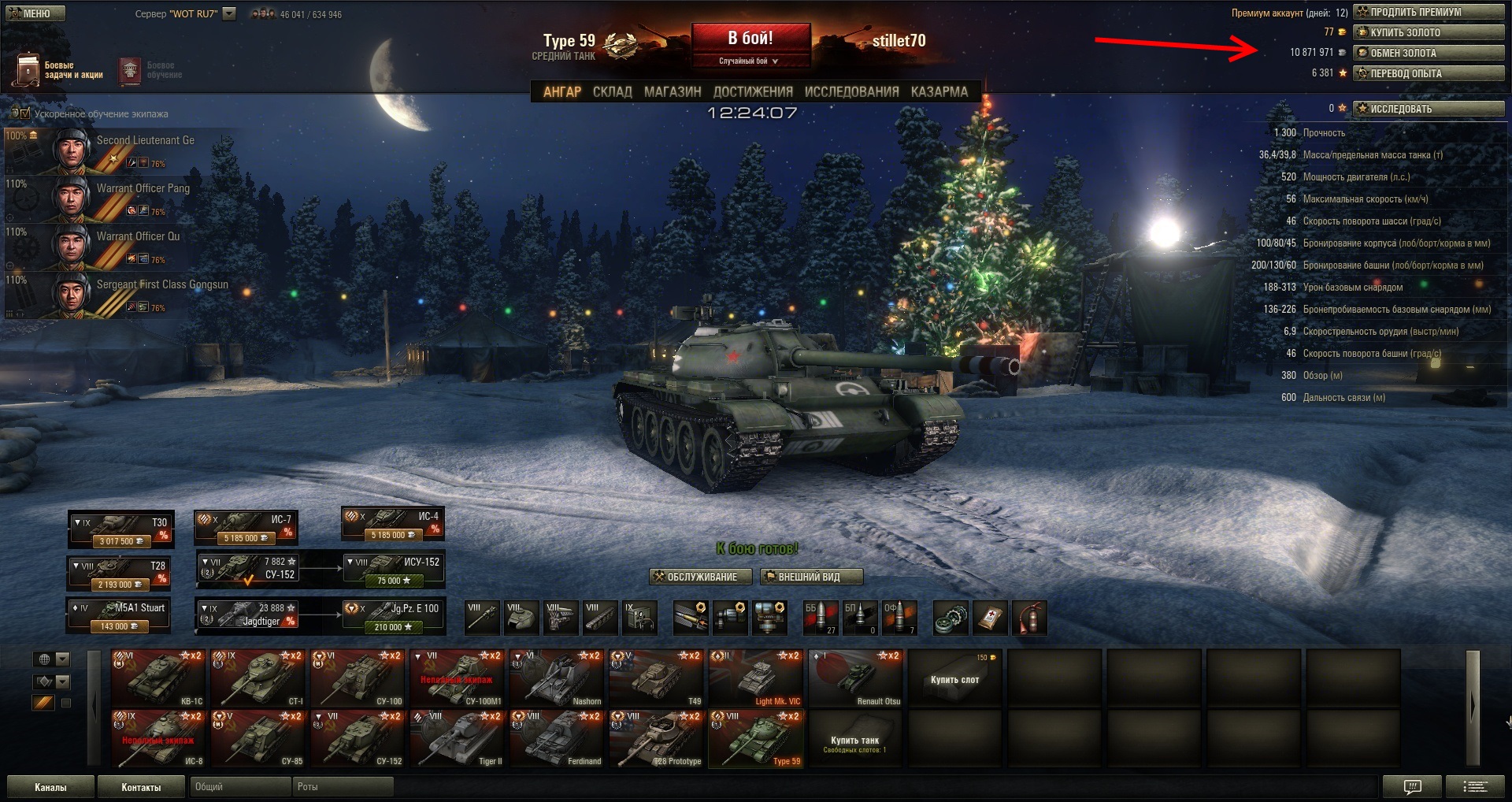Start battle with the В бой! button
Screen dimensions: 1512x802
tap(750, 44)
